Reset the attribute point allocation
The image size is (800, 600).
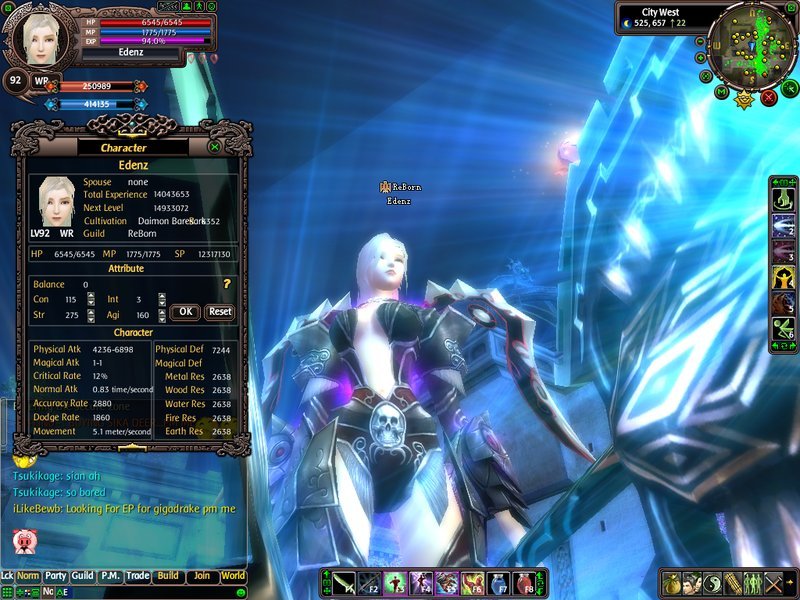point(220,311)
